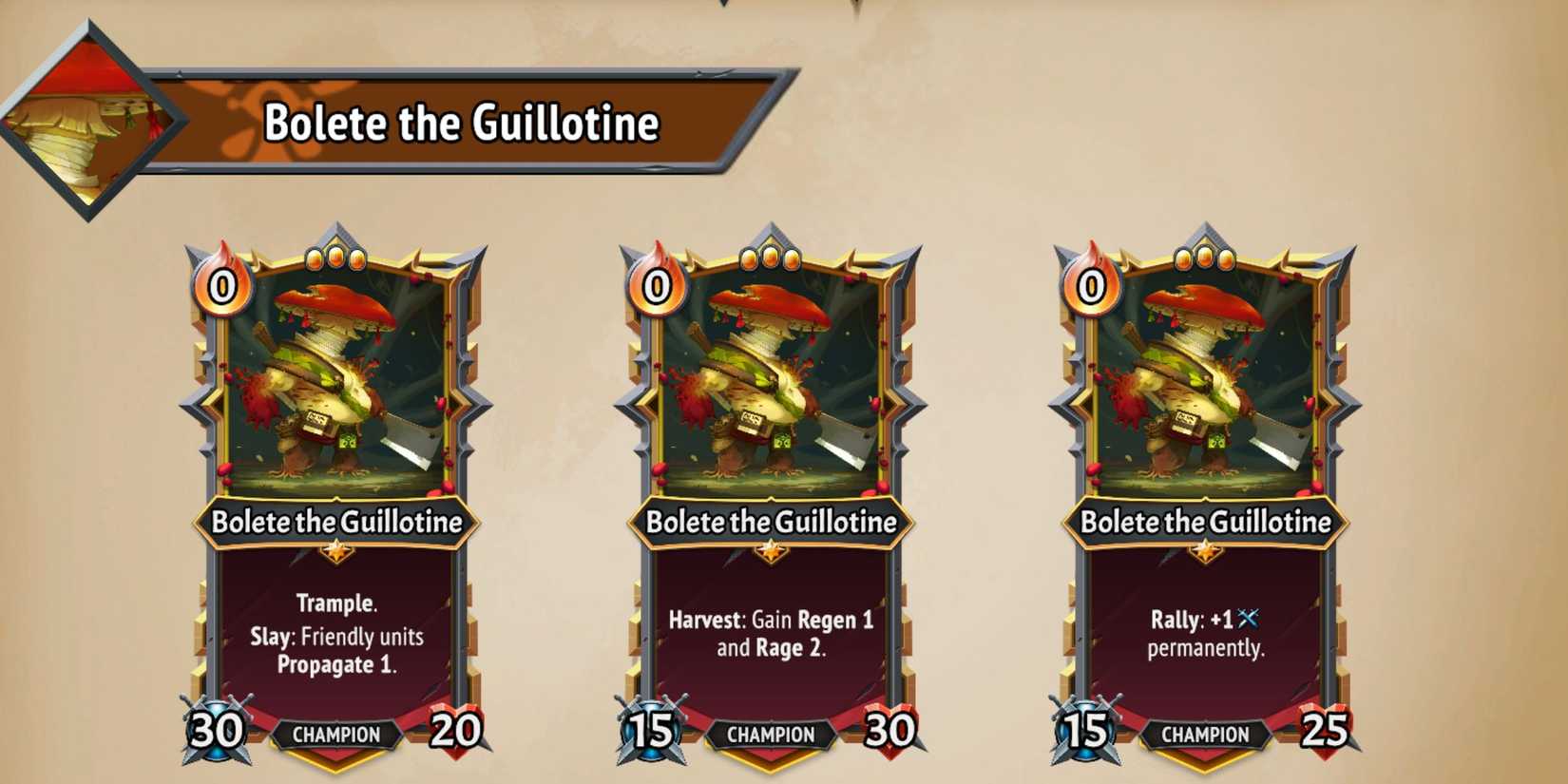Click the heart health icon showing 30 on the Harvest card
Image resolution: width=1568 pixels, height=784 pixels.
[889, 733]
